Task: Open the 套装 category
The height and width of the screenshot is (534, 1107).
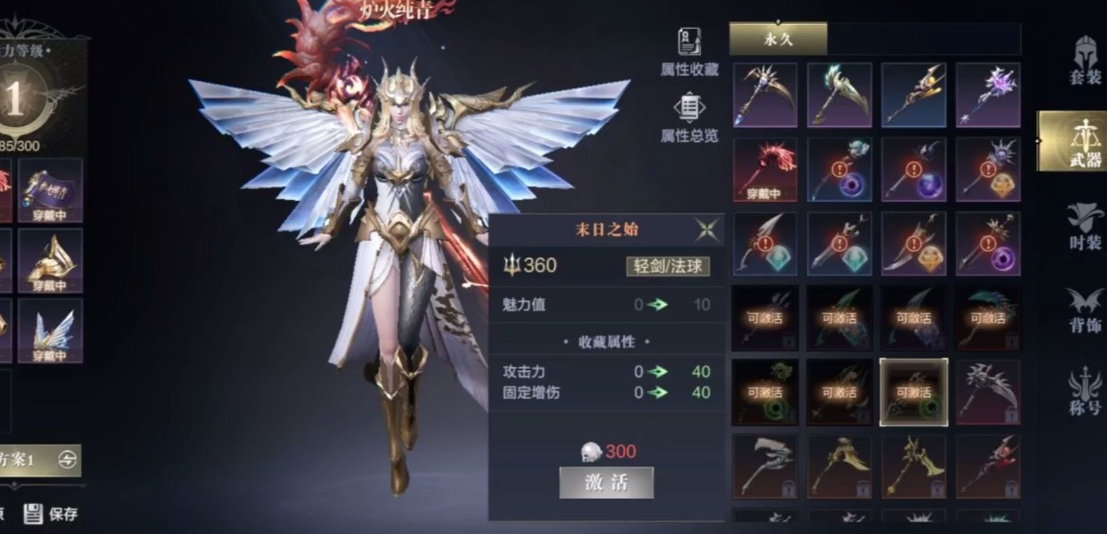Action: click(1084, 62)
